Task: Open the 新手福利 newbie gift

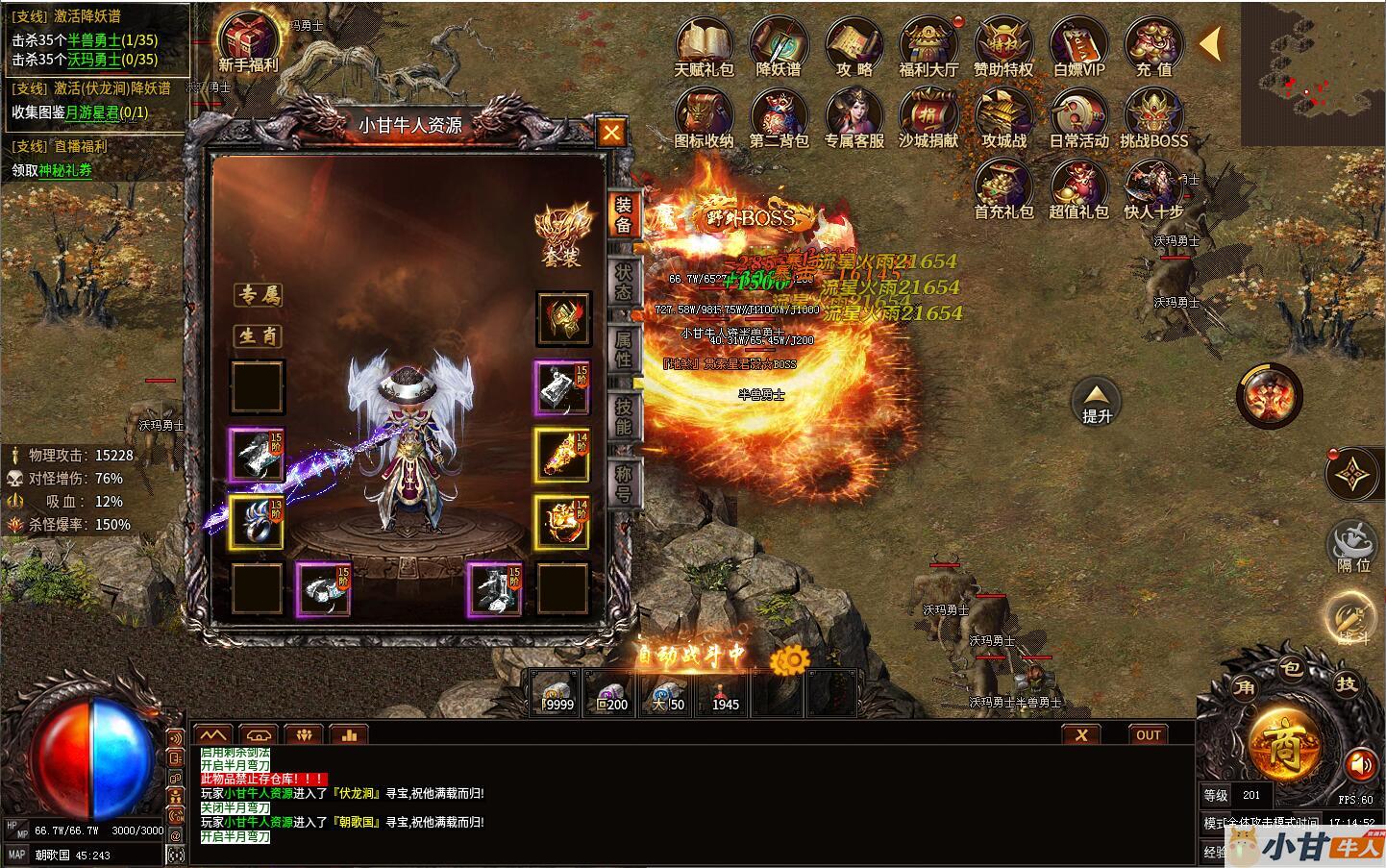Action: tap(248, 41)
